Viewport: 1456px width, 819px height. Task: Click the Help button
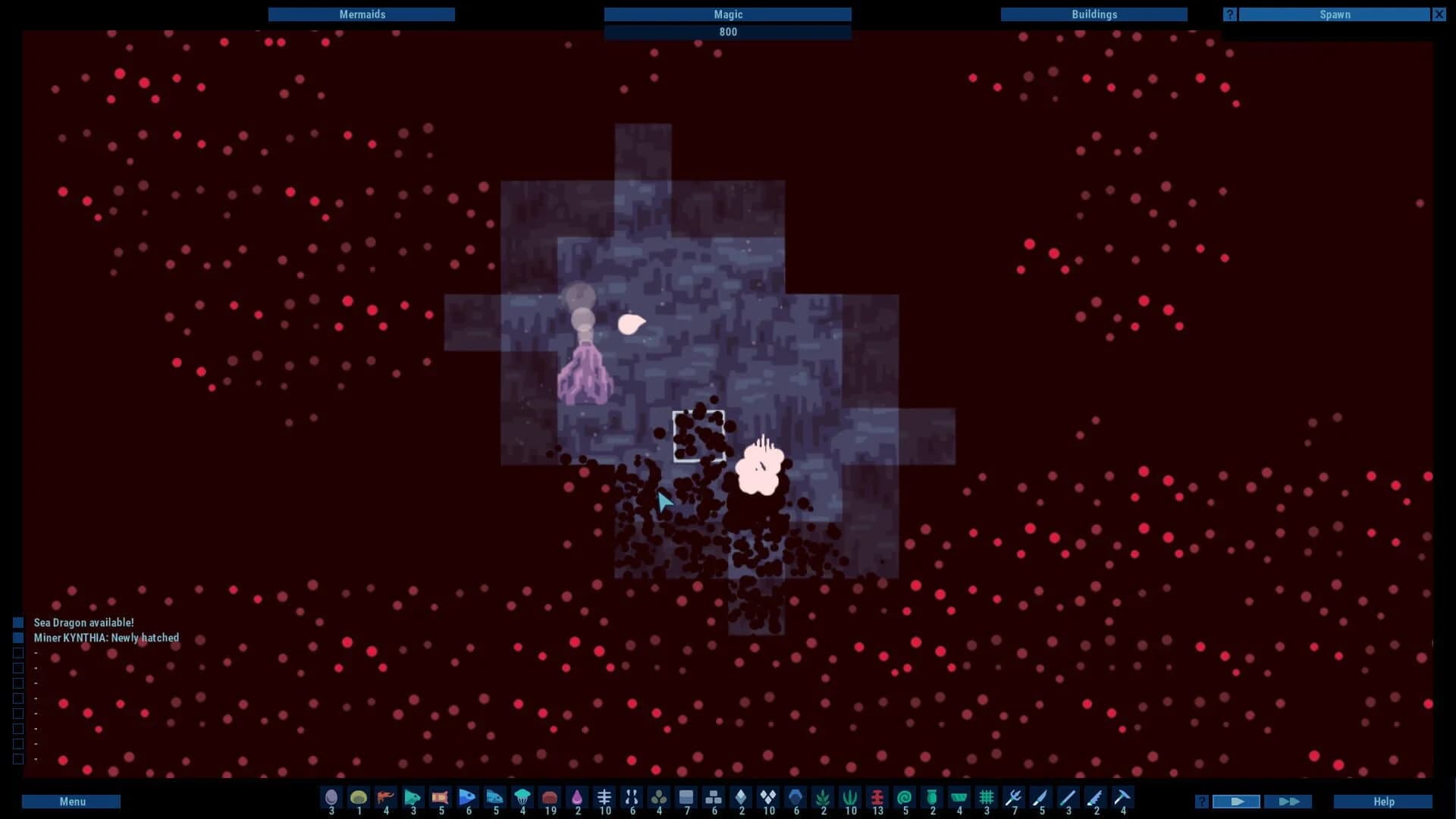pyautogui.click(x=1383, y=801)
